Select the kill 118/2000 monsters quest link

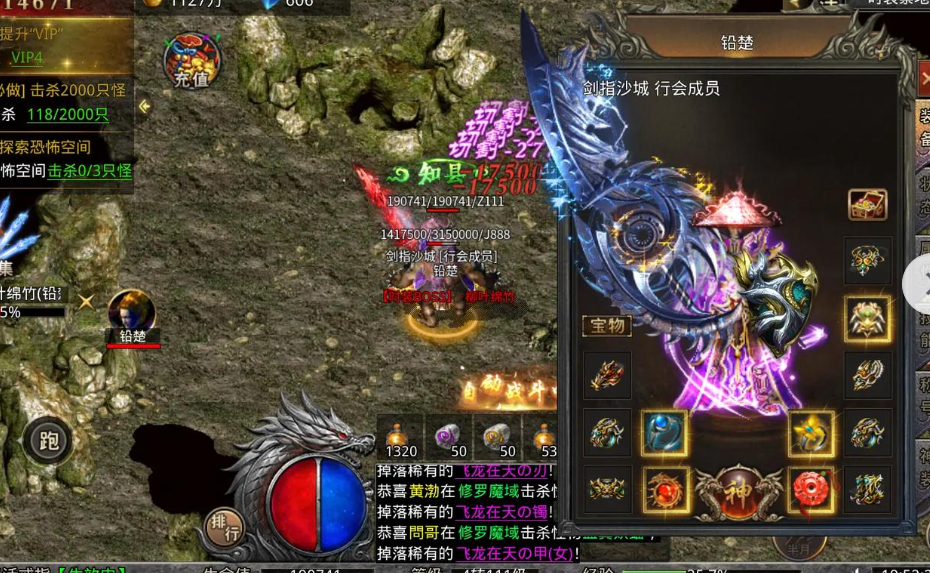(68, 115)
